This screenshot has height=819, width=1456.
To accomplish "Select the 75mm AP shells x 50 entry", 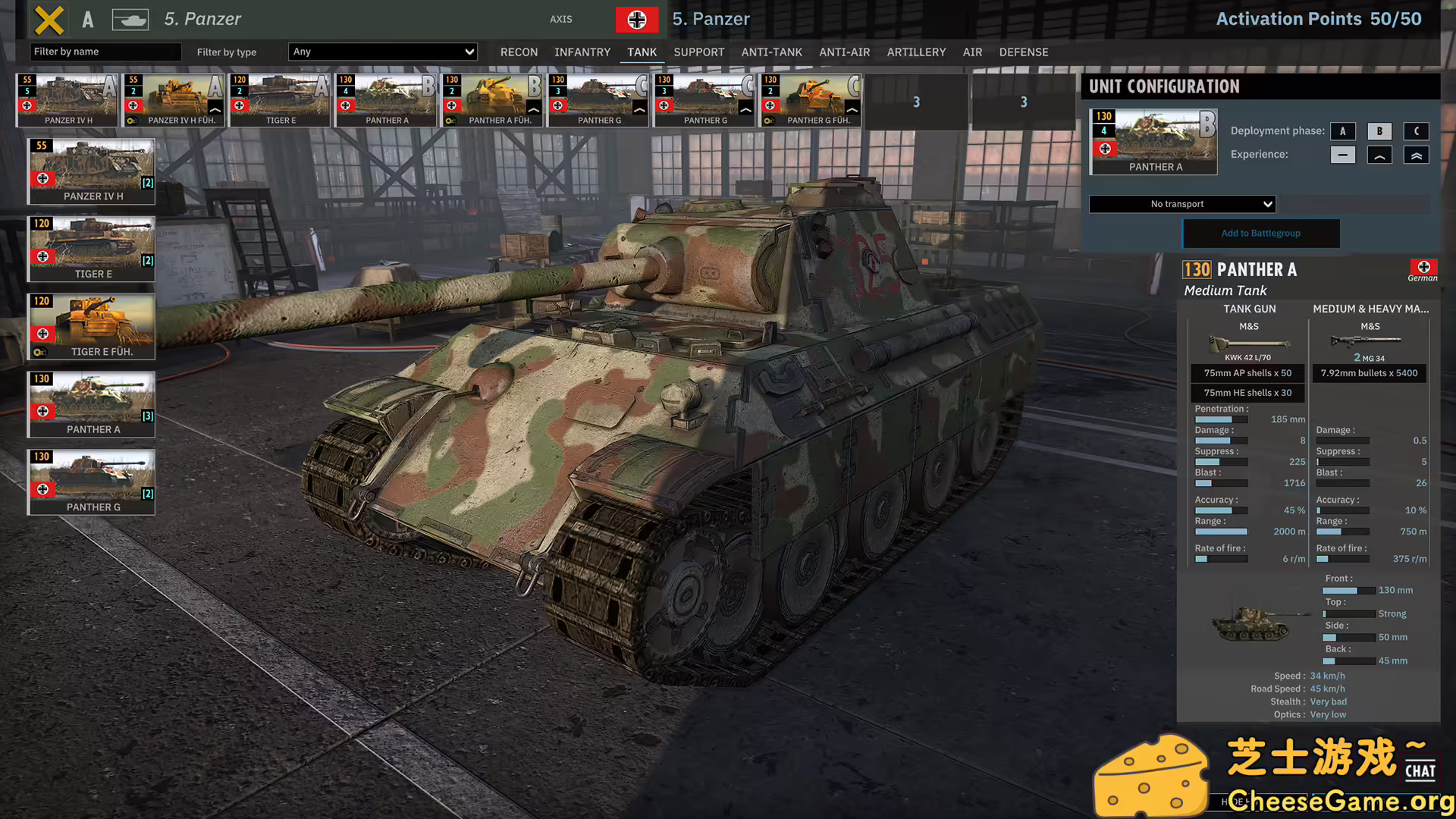I will pyautogui.click(x=1247, y=373).
